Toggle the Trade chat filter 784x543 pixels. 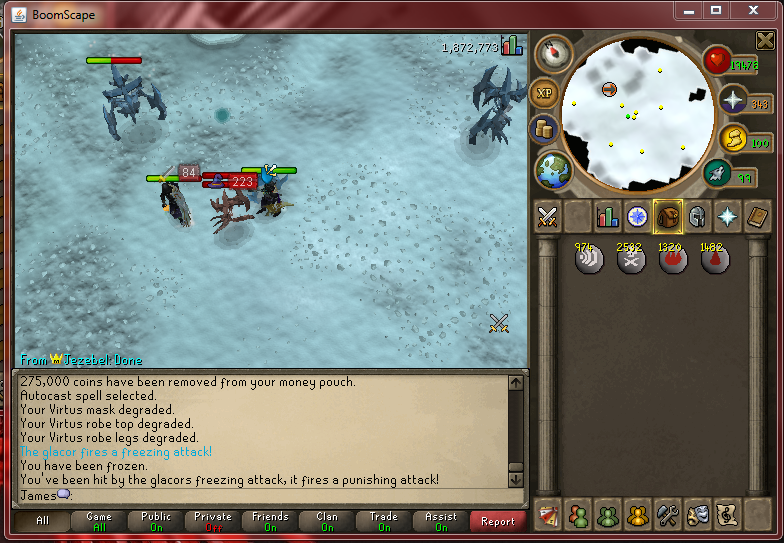pos(383,521)
